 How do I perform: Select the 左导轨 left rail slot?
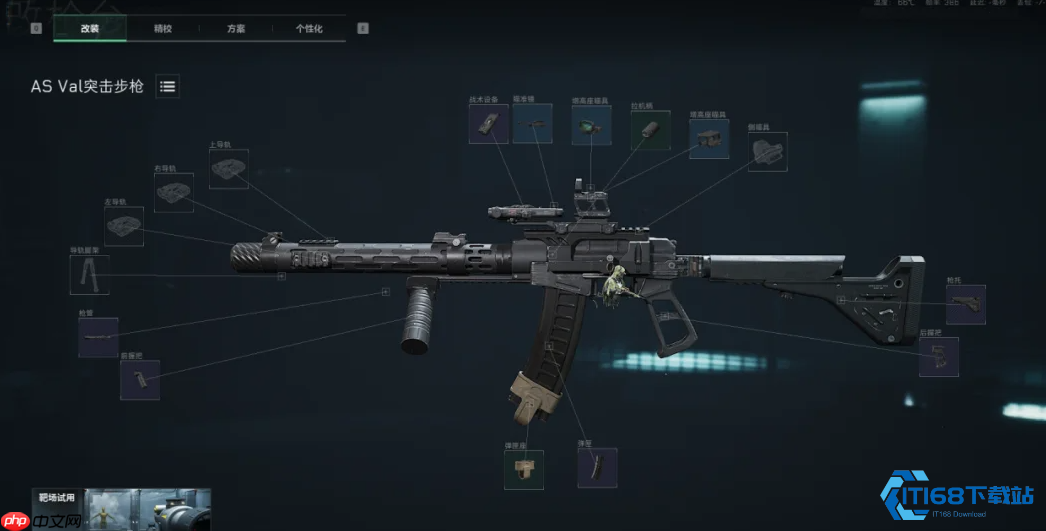coord(124,227)
